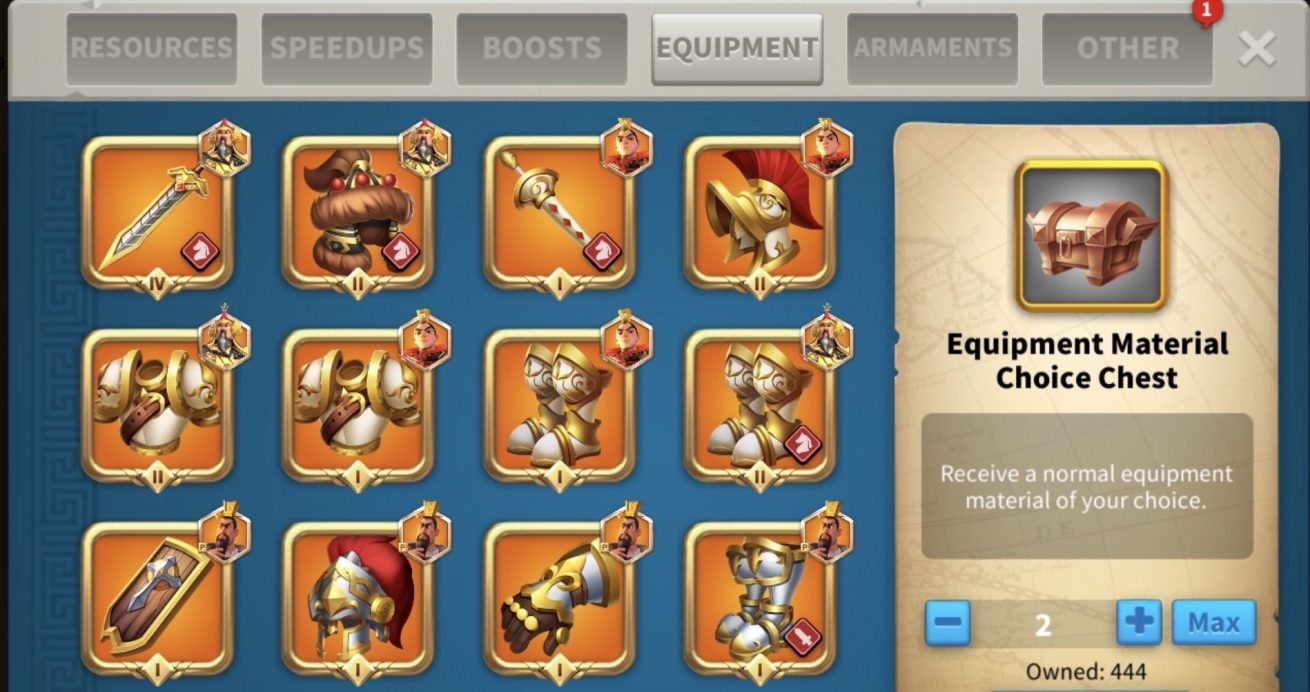Choose the brown fur hat item
Image resolution: width=1310 pixels, height=692 pixels.
click(358, 213)
